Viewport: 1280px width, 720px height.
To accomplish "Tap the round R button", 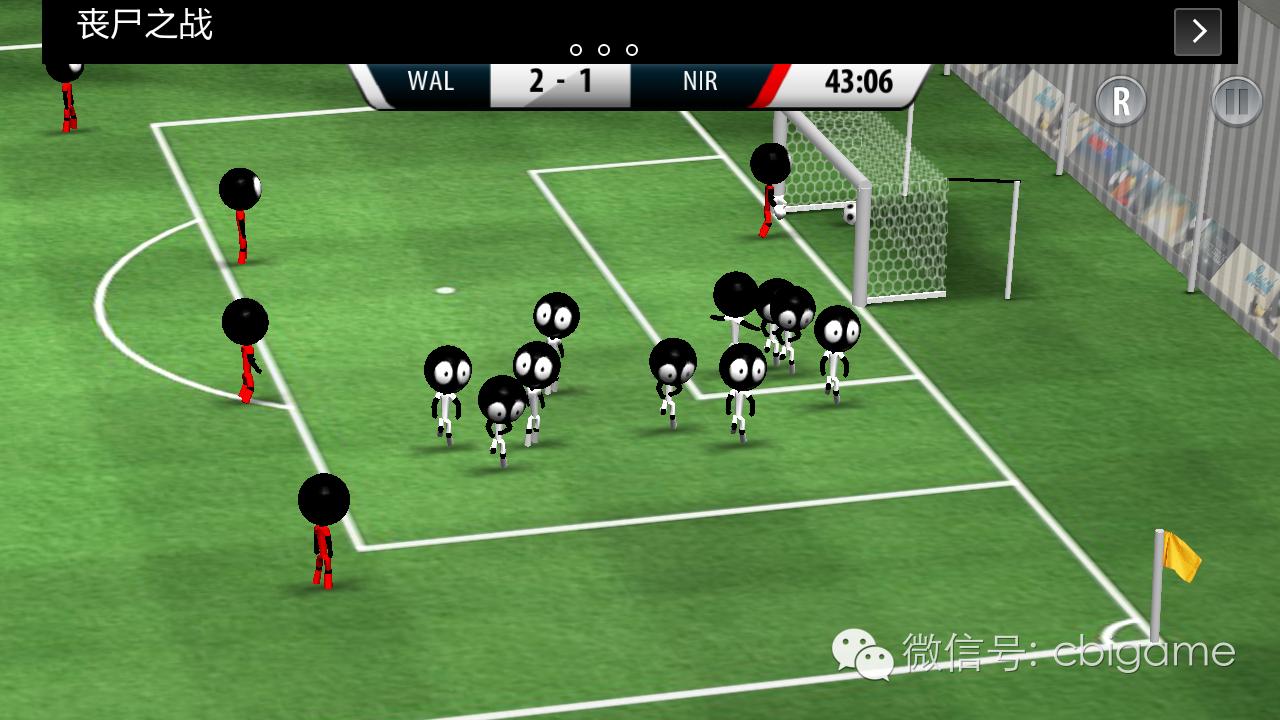I will click(1121, 101).
